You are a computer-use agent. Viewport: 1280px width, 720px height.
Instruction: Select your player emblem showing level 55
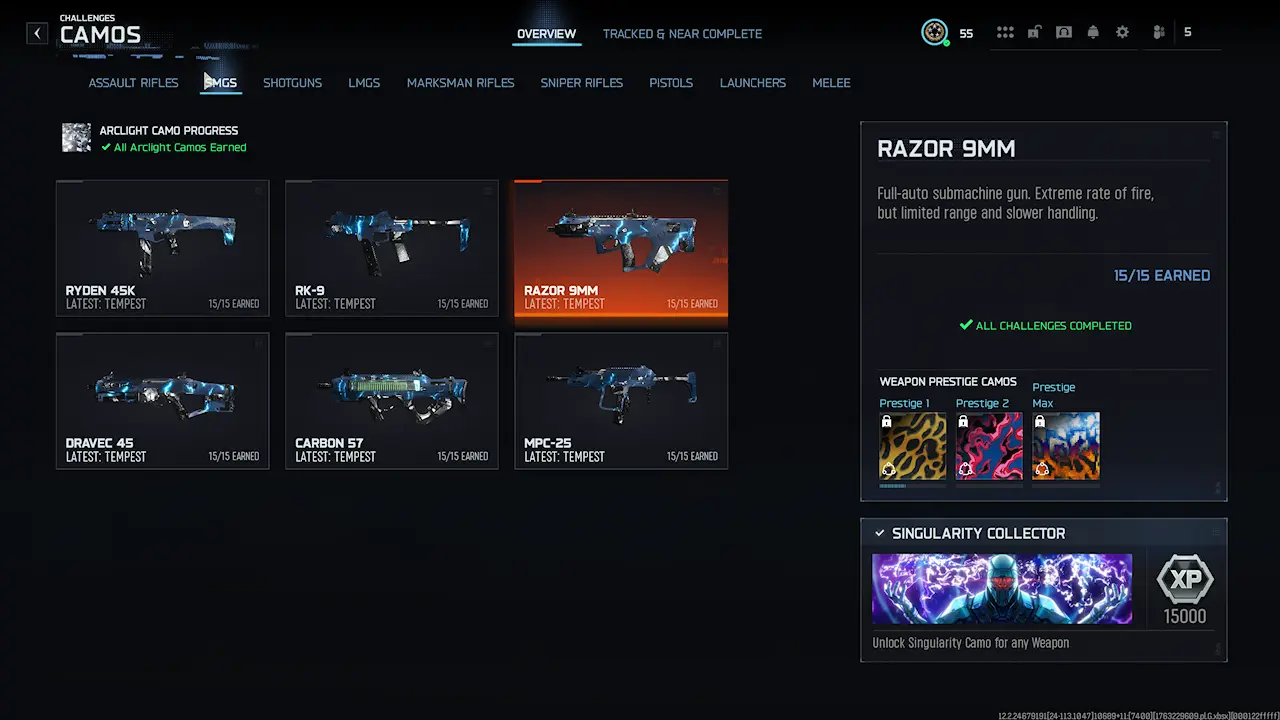(935, 32)
